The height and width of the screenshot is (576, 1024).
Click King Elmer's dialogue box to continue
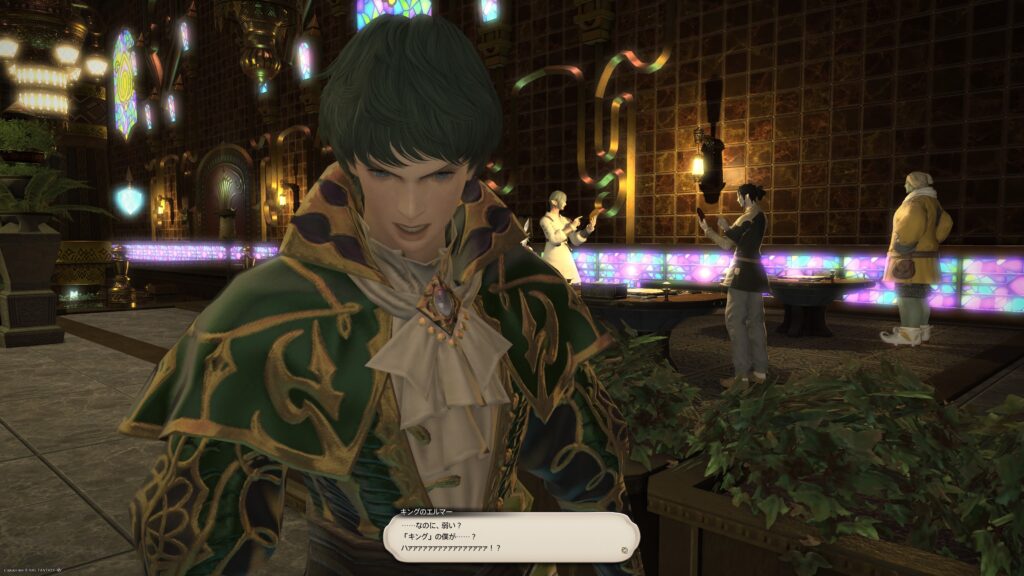point(510,538)
